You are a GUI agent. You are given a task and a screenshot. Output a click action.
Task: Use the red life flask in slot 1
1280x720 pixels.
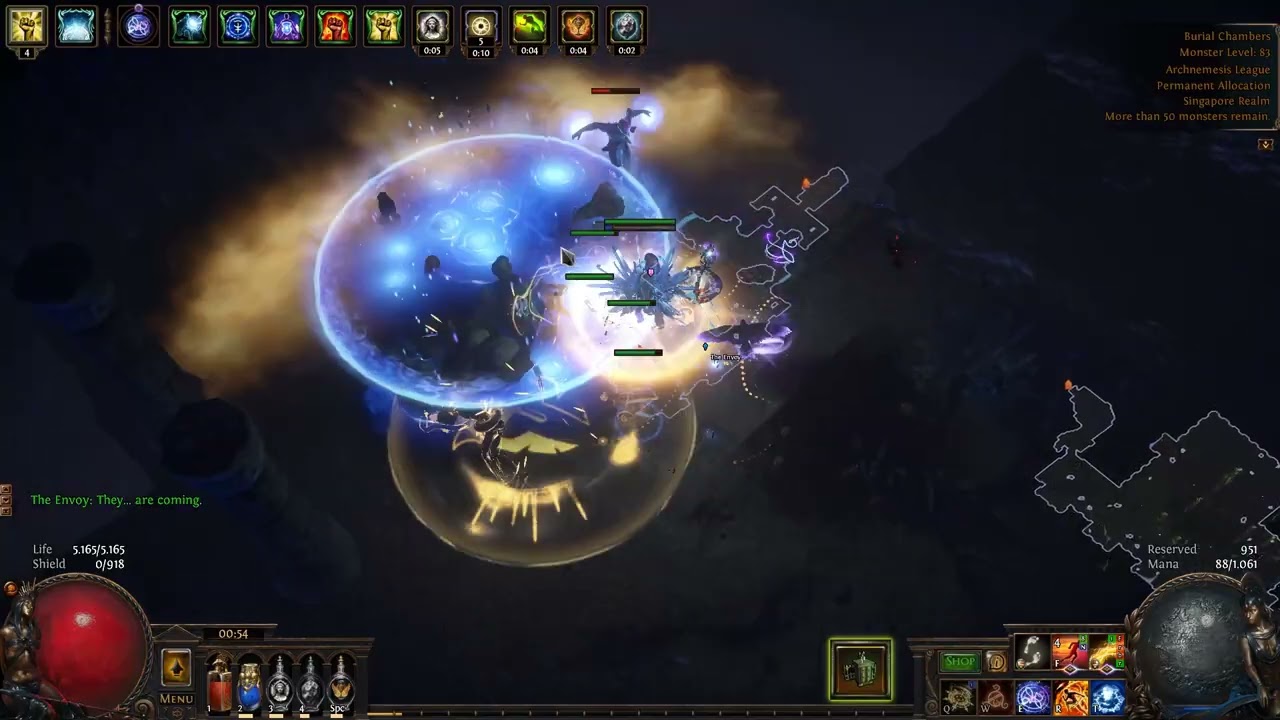219,686
